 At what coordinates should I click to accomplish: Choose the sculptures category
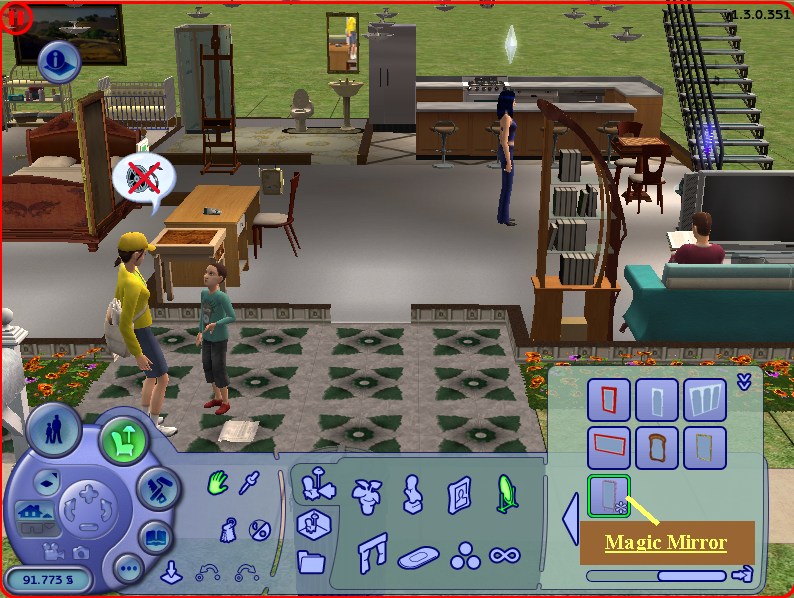(x=411, y=493)
